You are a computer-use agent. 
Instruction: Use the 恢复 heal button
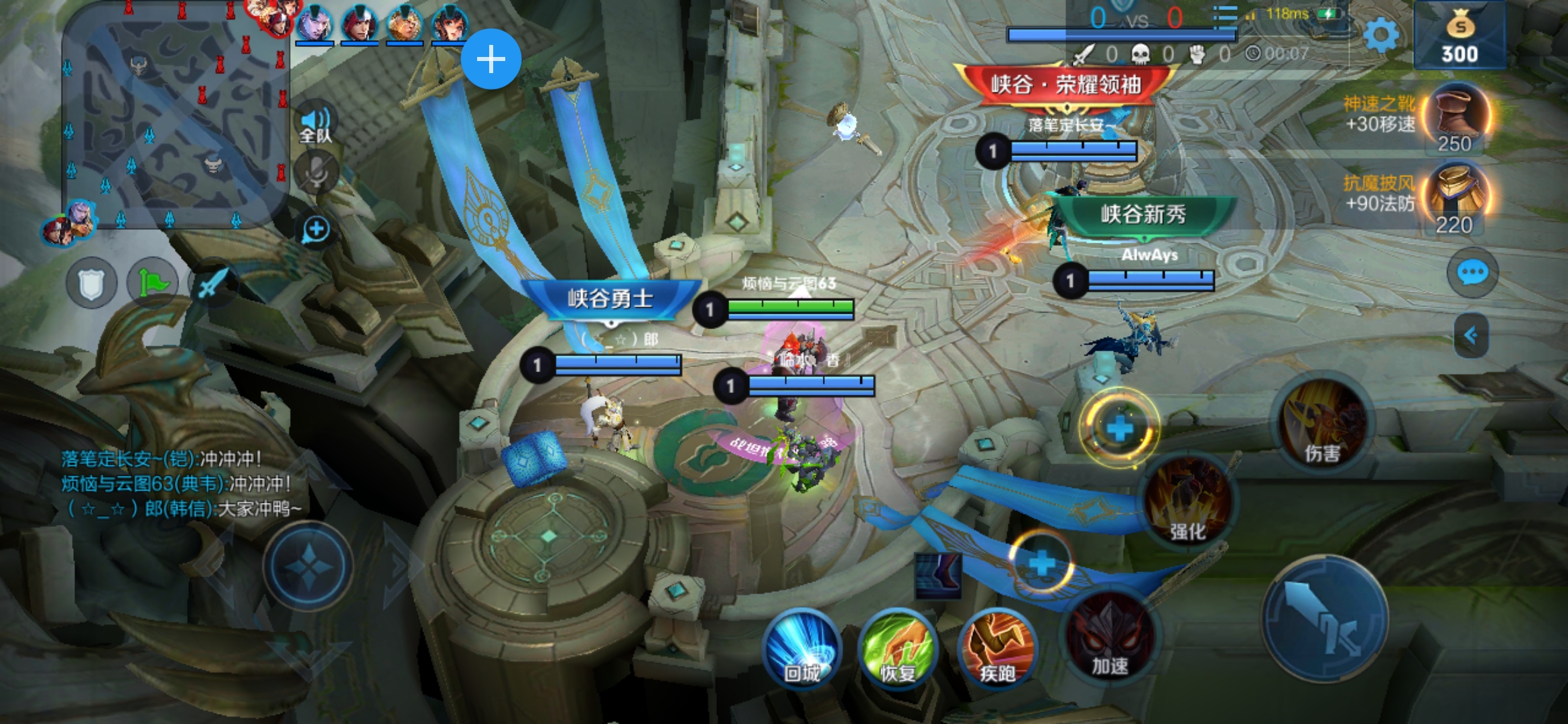(x=898, y=648)
